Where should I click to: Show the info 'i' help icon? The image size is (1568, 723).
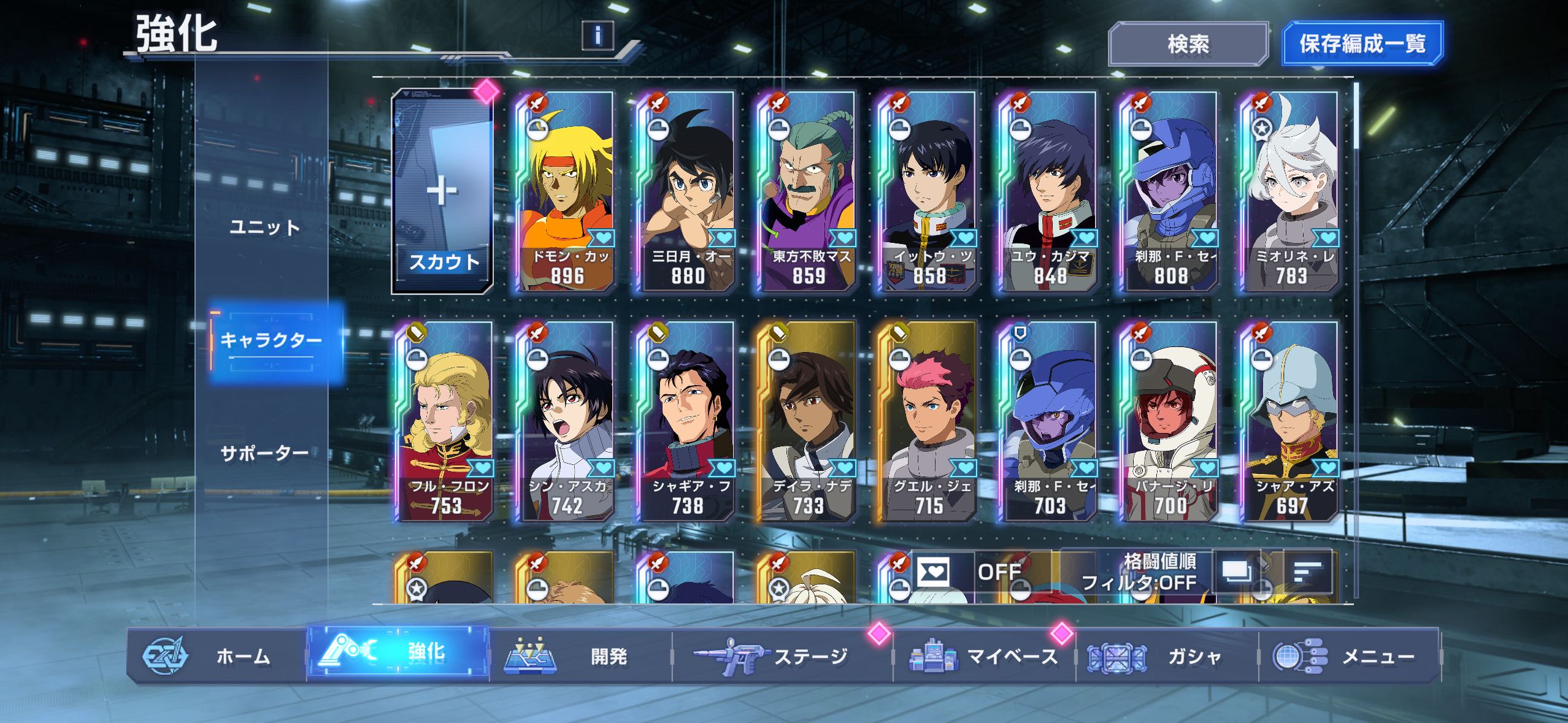click(x=598, y=36)
